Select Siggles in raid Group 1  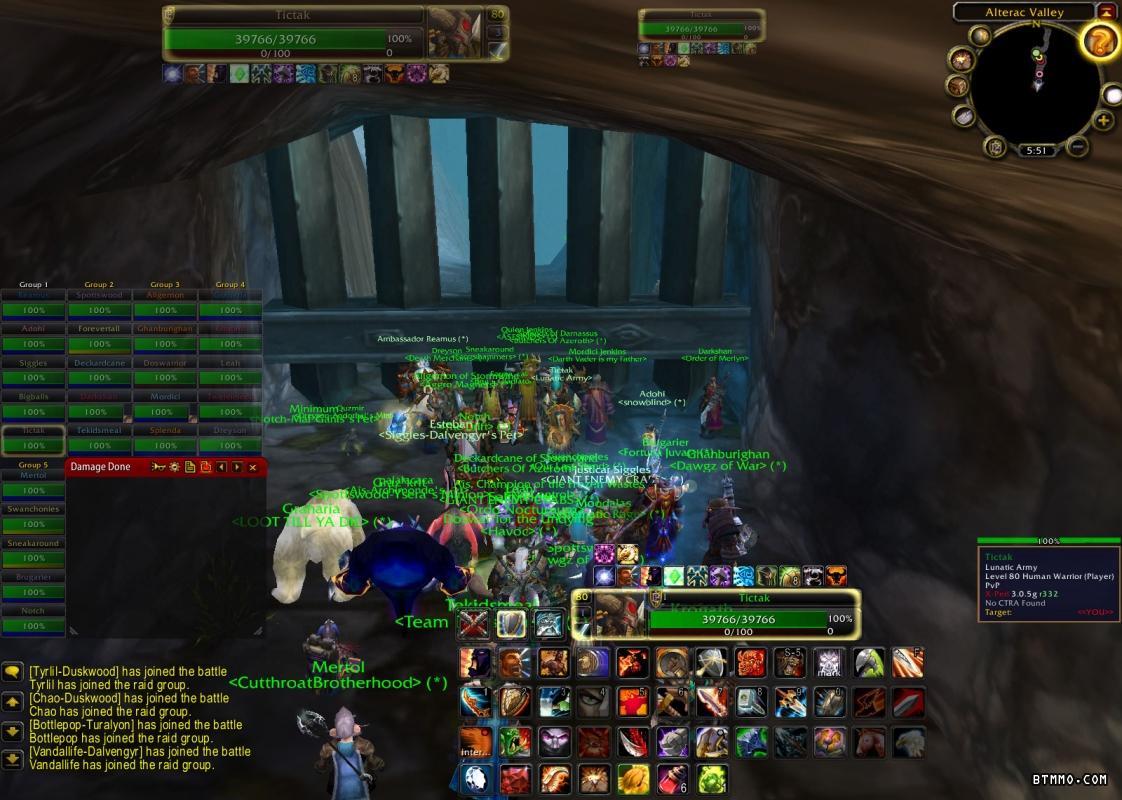[x=33, y=371]
